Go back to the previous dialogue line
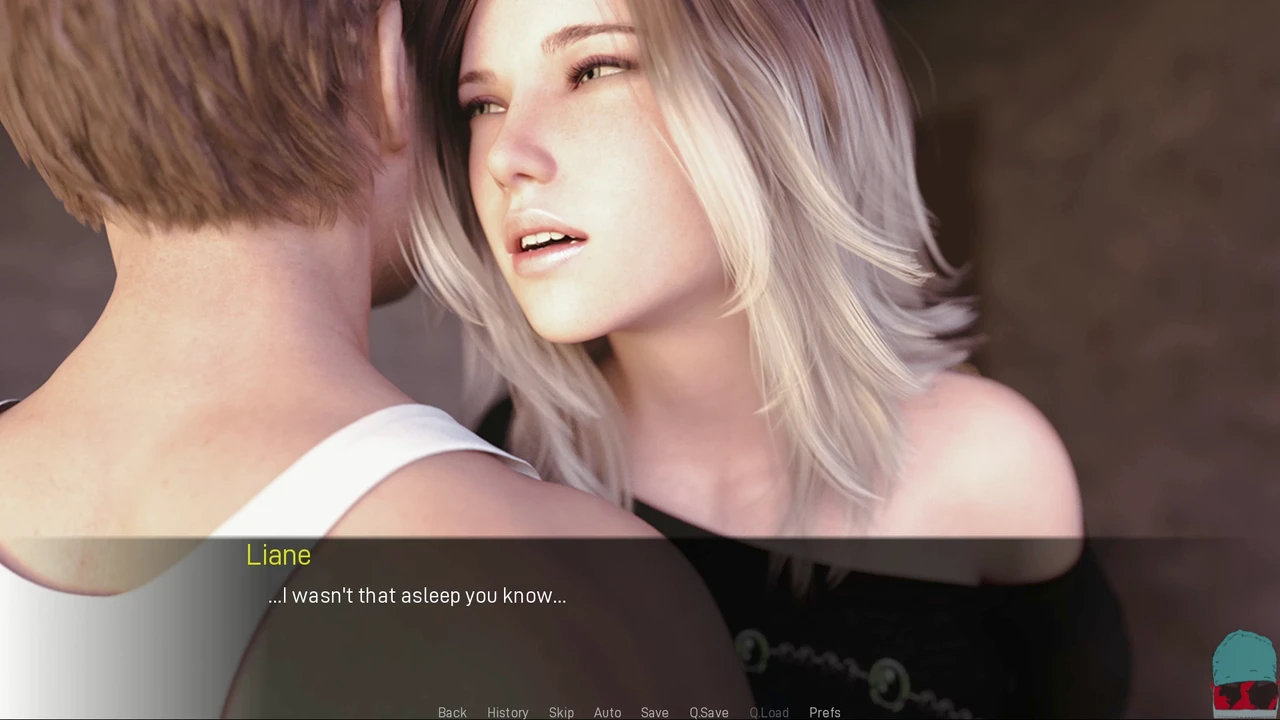Viewport: 1280px width, 720px height. [x=452, y=712]
